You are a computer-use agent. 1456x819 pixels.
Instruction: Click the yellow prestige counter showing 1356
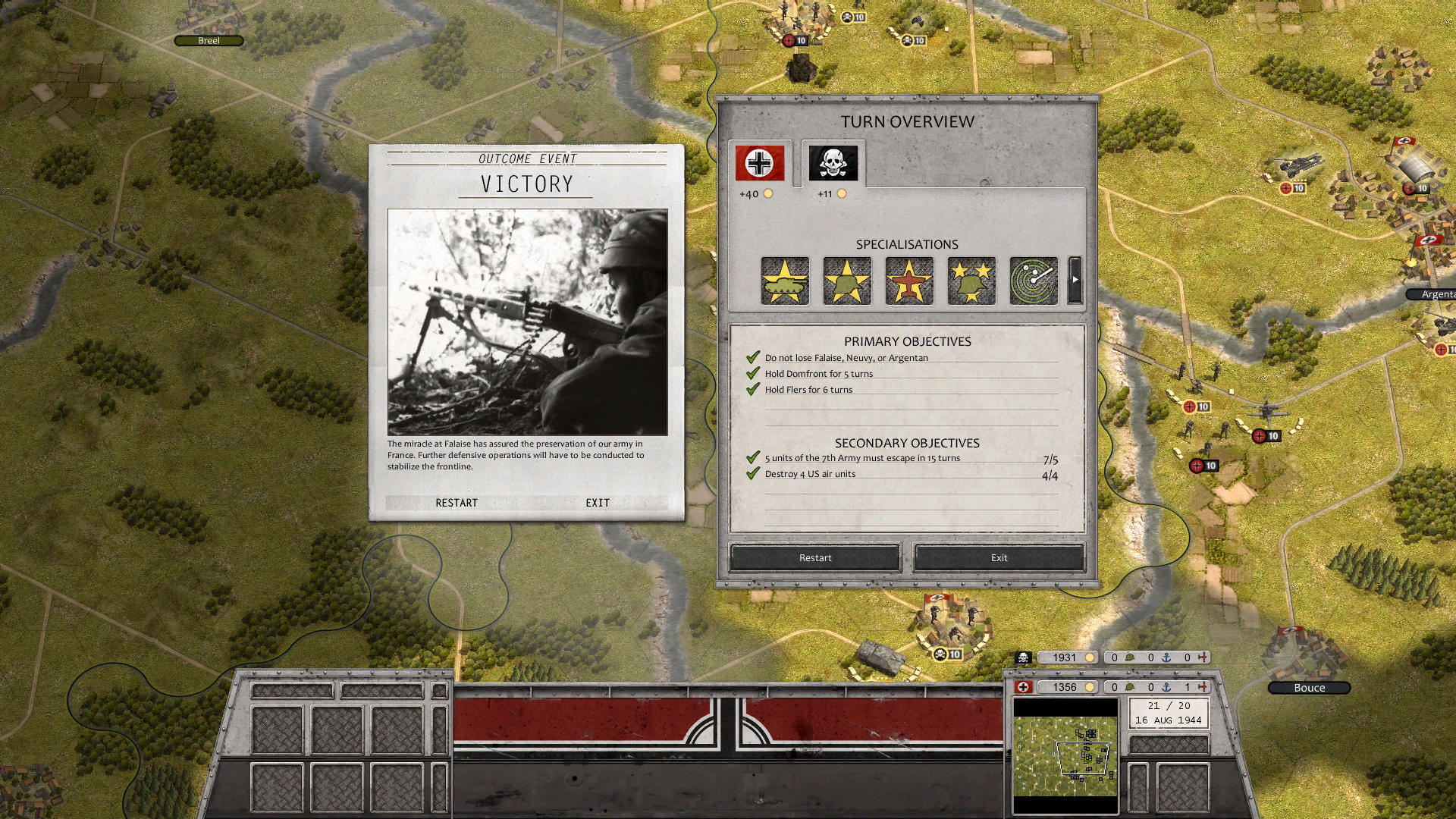[x=1068, y=687]
